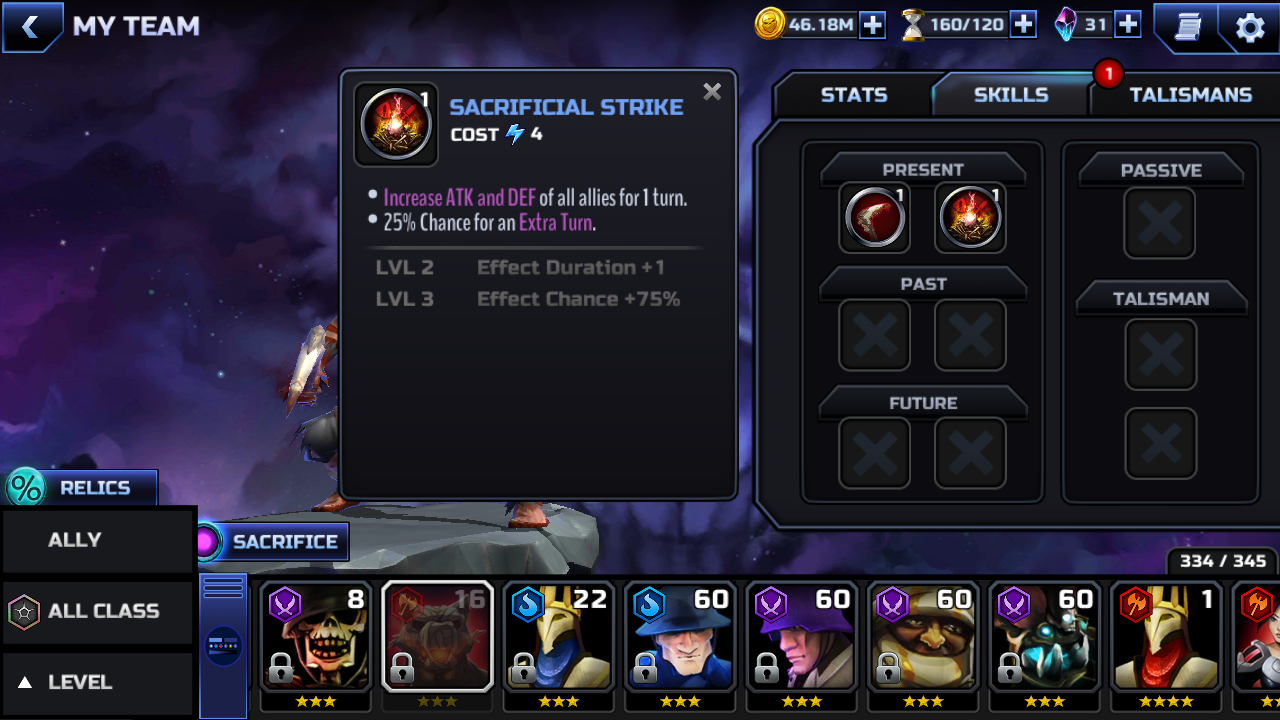Open the All Class filter
Image resolution: width=1280 pixels, height=720 pixels.
[x=98, y=611]
